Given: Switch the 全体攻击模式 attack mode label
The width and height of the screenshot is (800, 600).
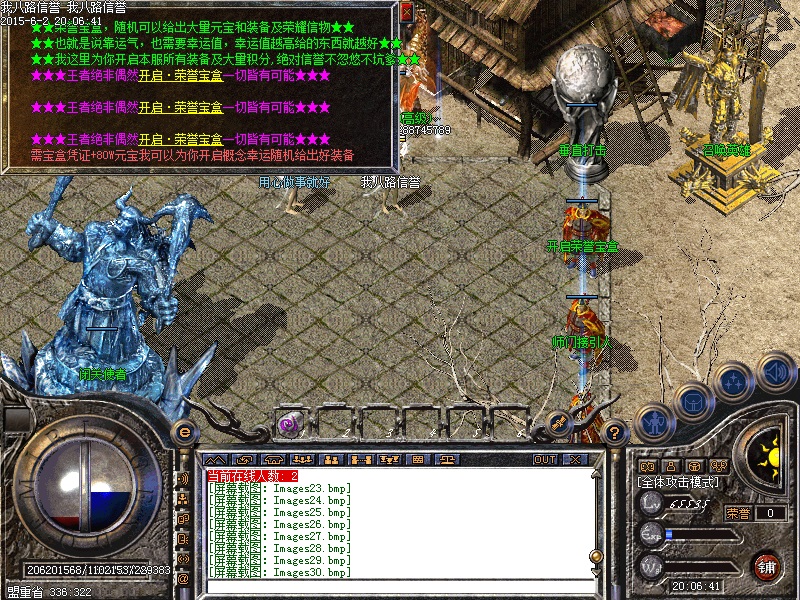Looking at the screenshot, I should pos(678,482).
